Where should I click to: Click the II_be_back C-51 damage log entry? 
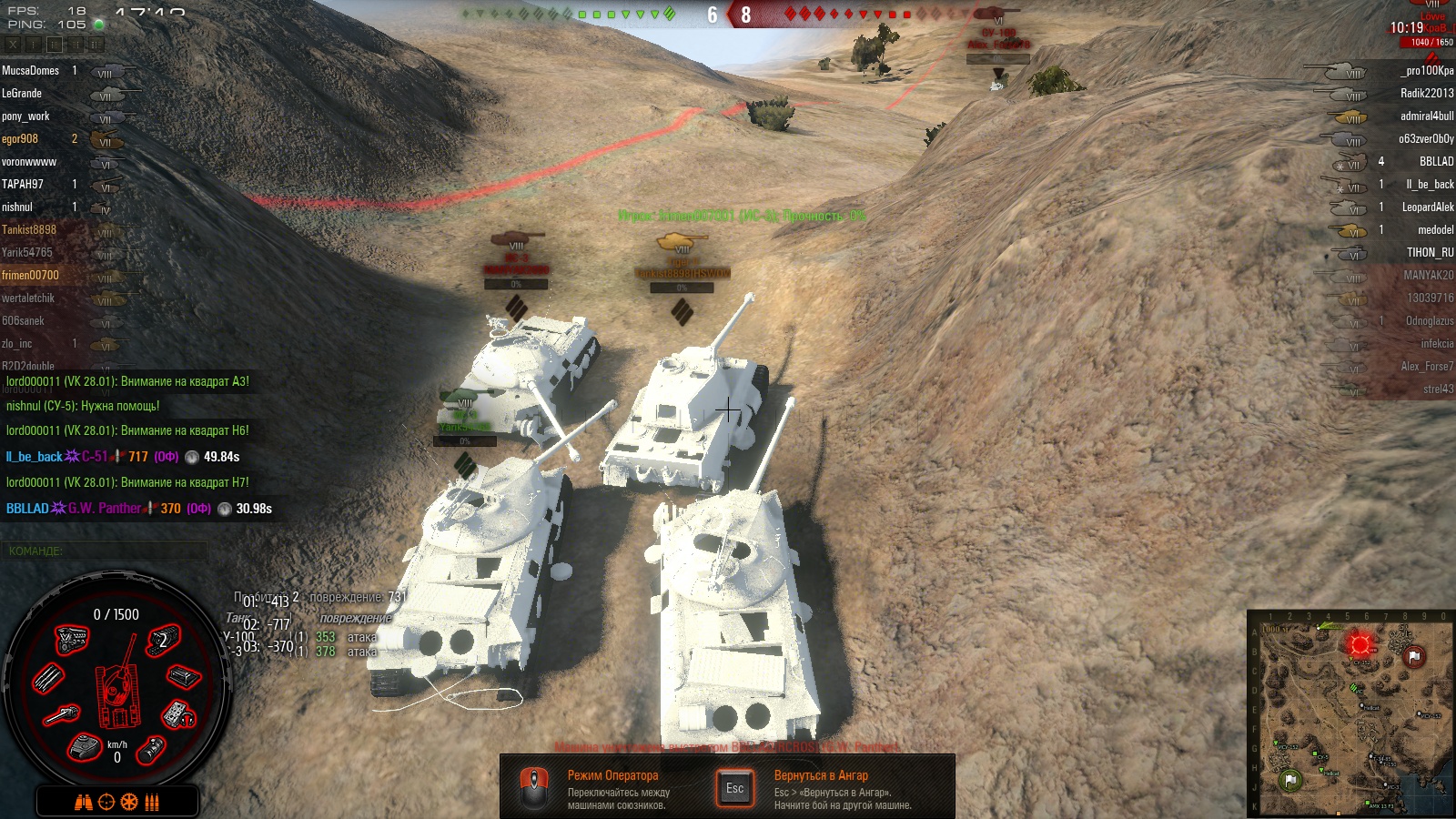pyautogui.click(x=123, y=457)
